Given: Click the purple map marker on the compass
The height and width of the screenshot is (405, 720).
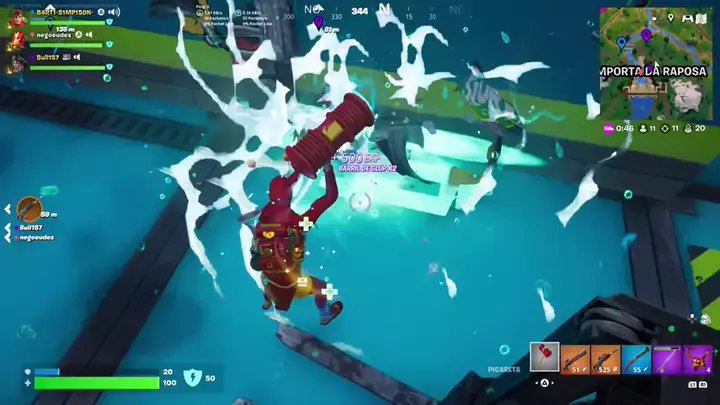Looking at the screenshot, I should click(318, 20).
